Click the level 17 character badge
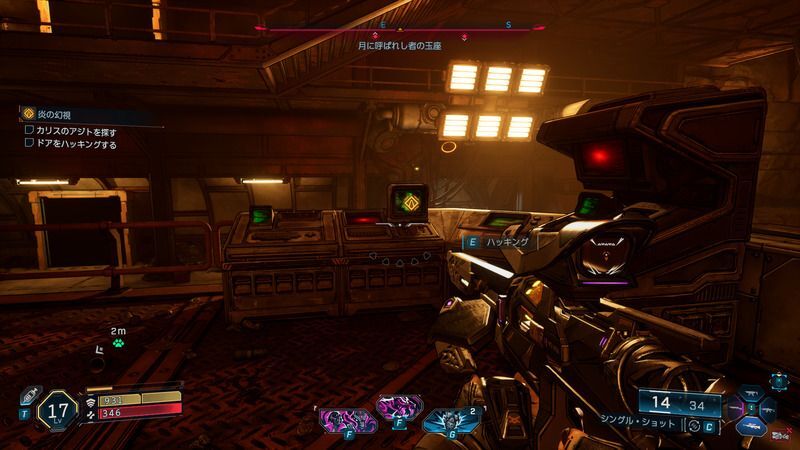This screenshot has width=800, height=450. click(58, 409)
